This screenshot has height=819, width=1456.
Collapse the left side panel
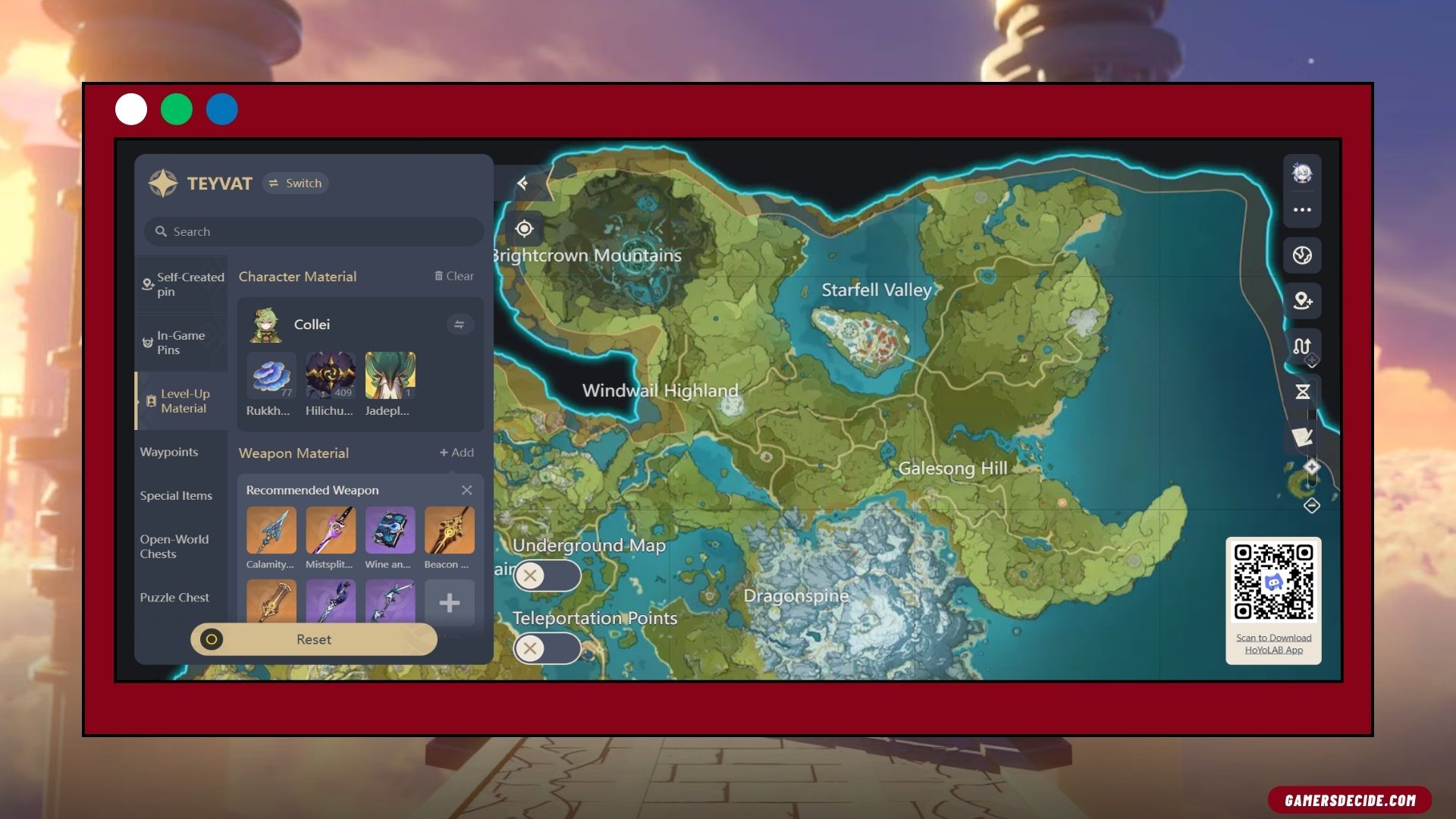click(x=522, y=184)
